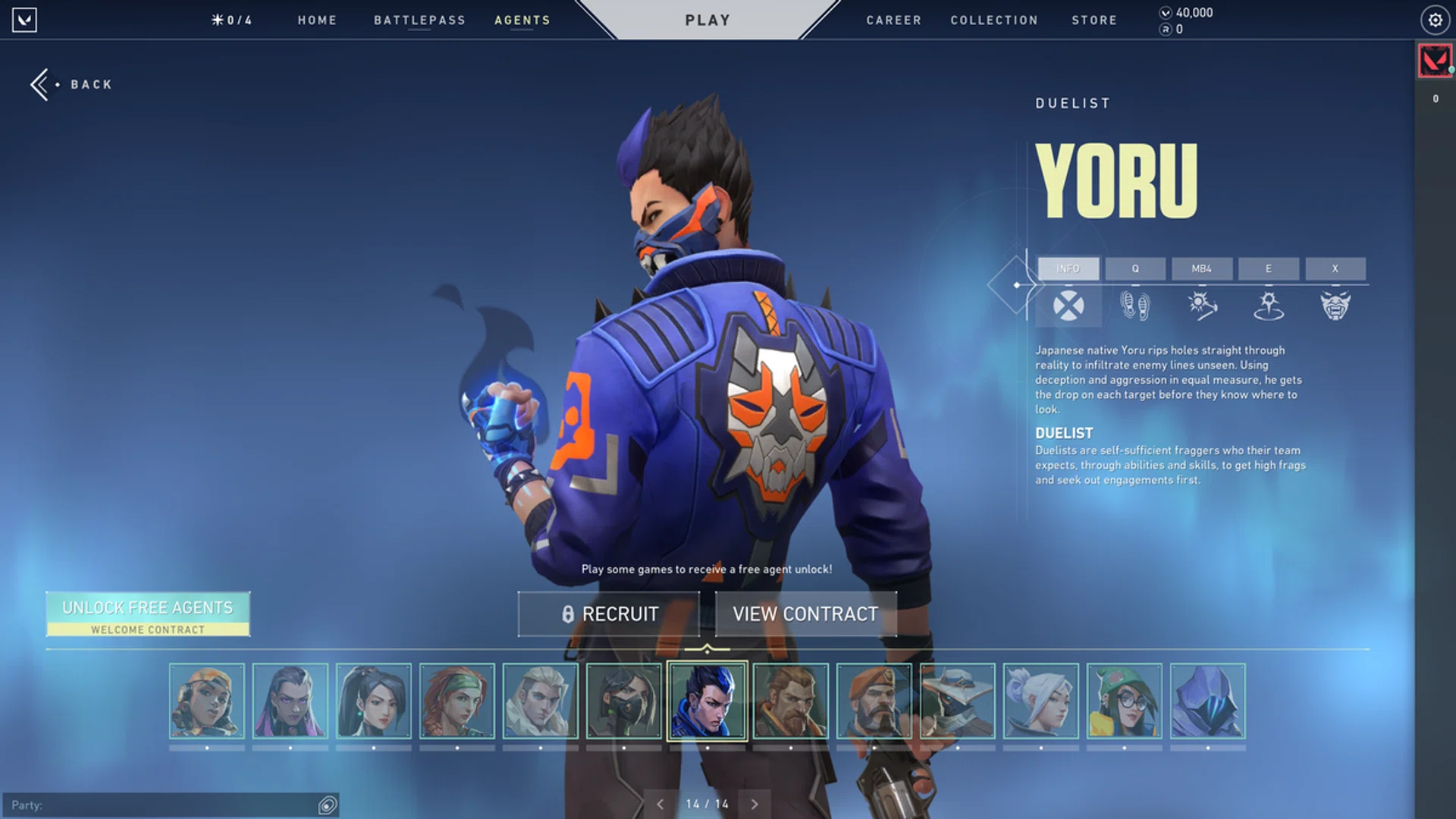Open Unlock Free Agents welcome contract
The height and width of the screenshot is (819, 1456).
pos(148,614)
